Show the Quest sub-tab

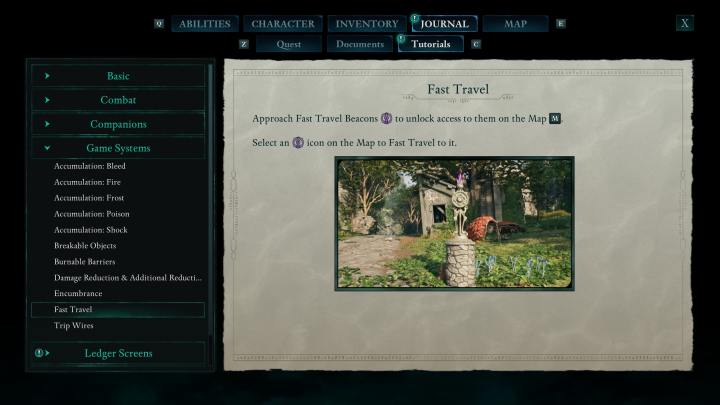coord(288,44)
